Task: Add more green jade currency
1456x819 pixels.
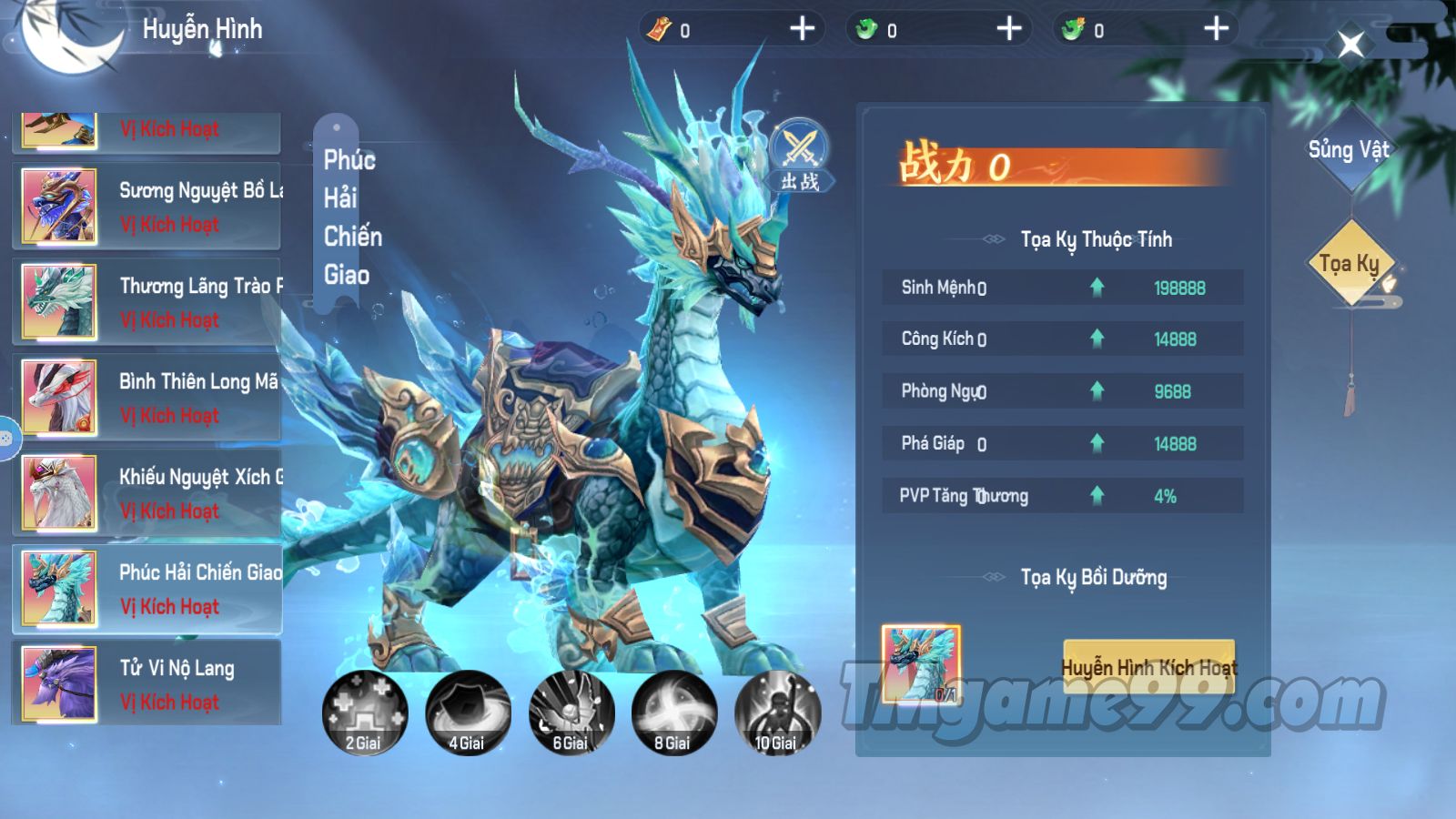Action: [1009, 29]
